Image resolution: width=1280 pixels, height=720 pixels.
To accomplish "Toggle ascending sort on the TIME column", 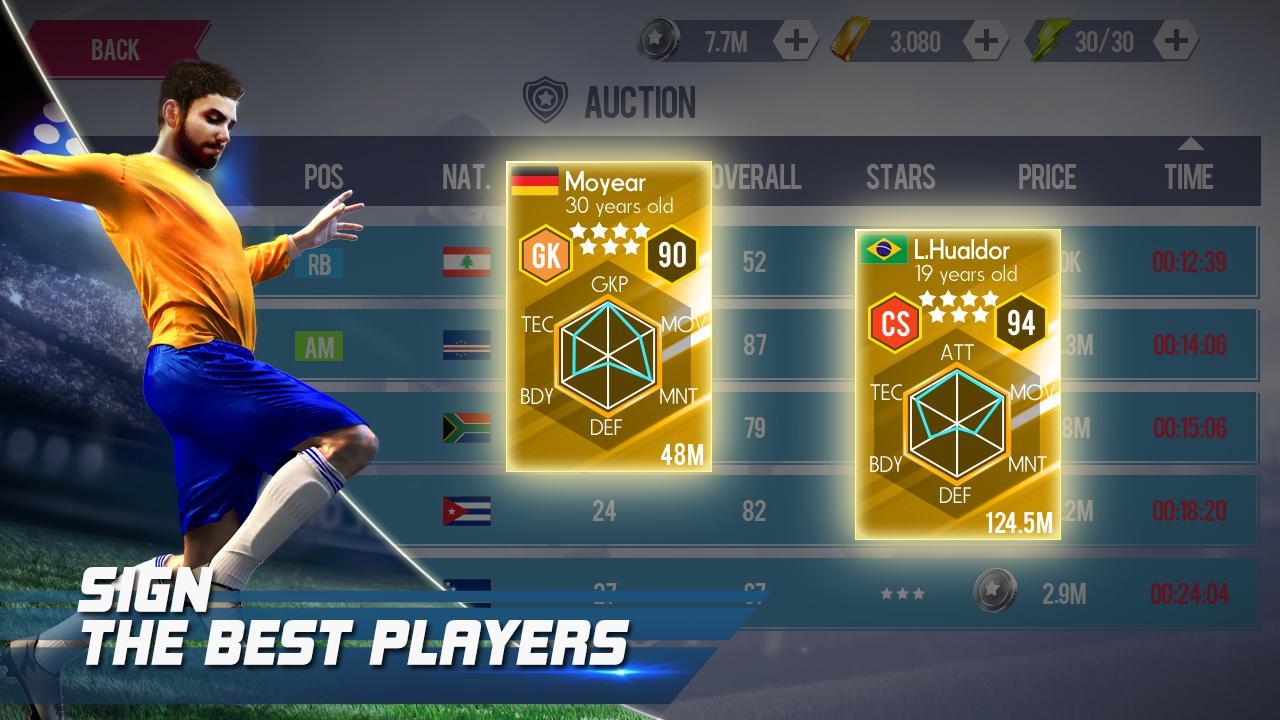I will (1190, 145).
